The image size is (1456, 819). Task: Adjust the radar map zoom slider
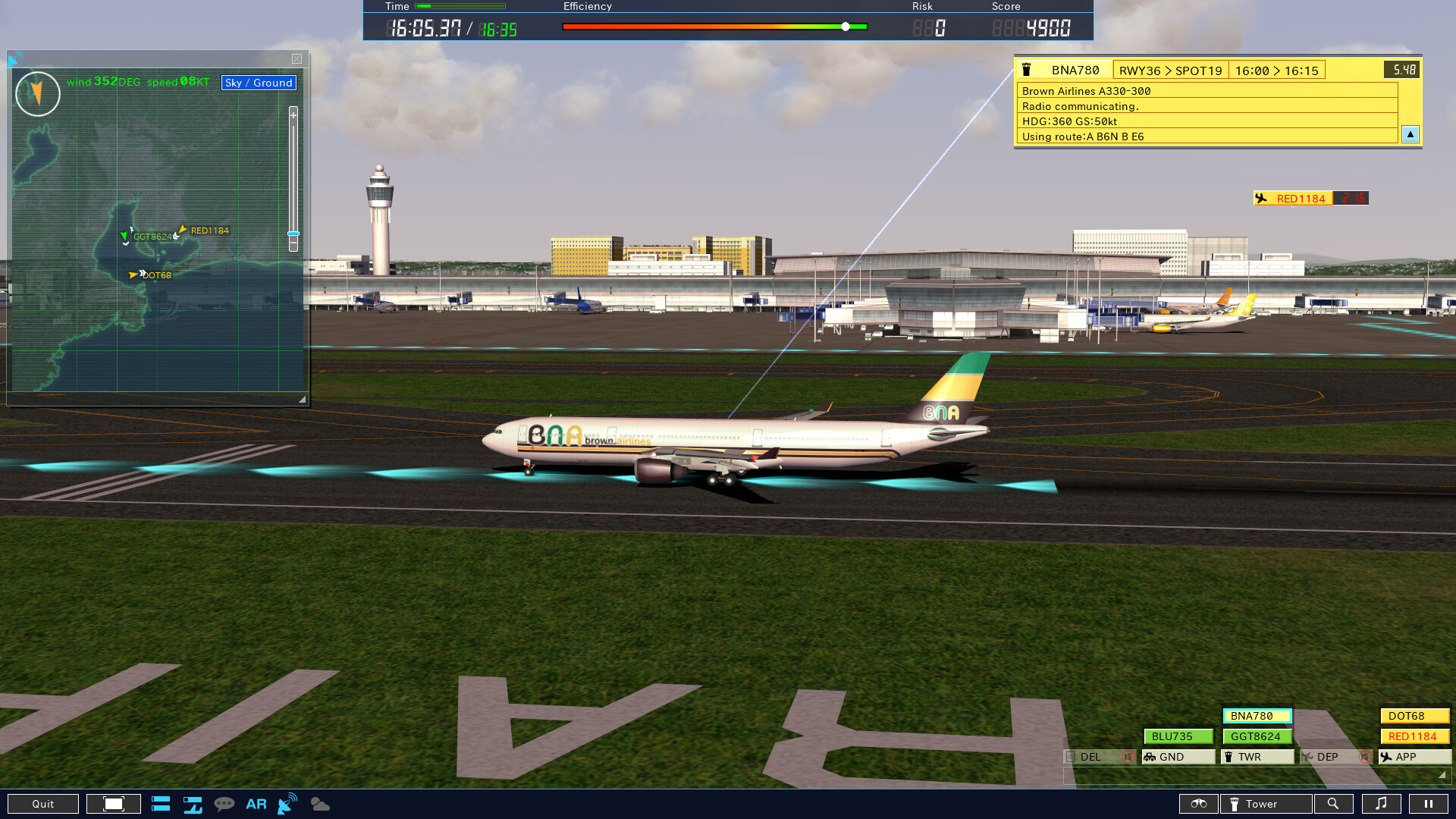[x=293, y=235]
